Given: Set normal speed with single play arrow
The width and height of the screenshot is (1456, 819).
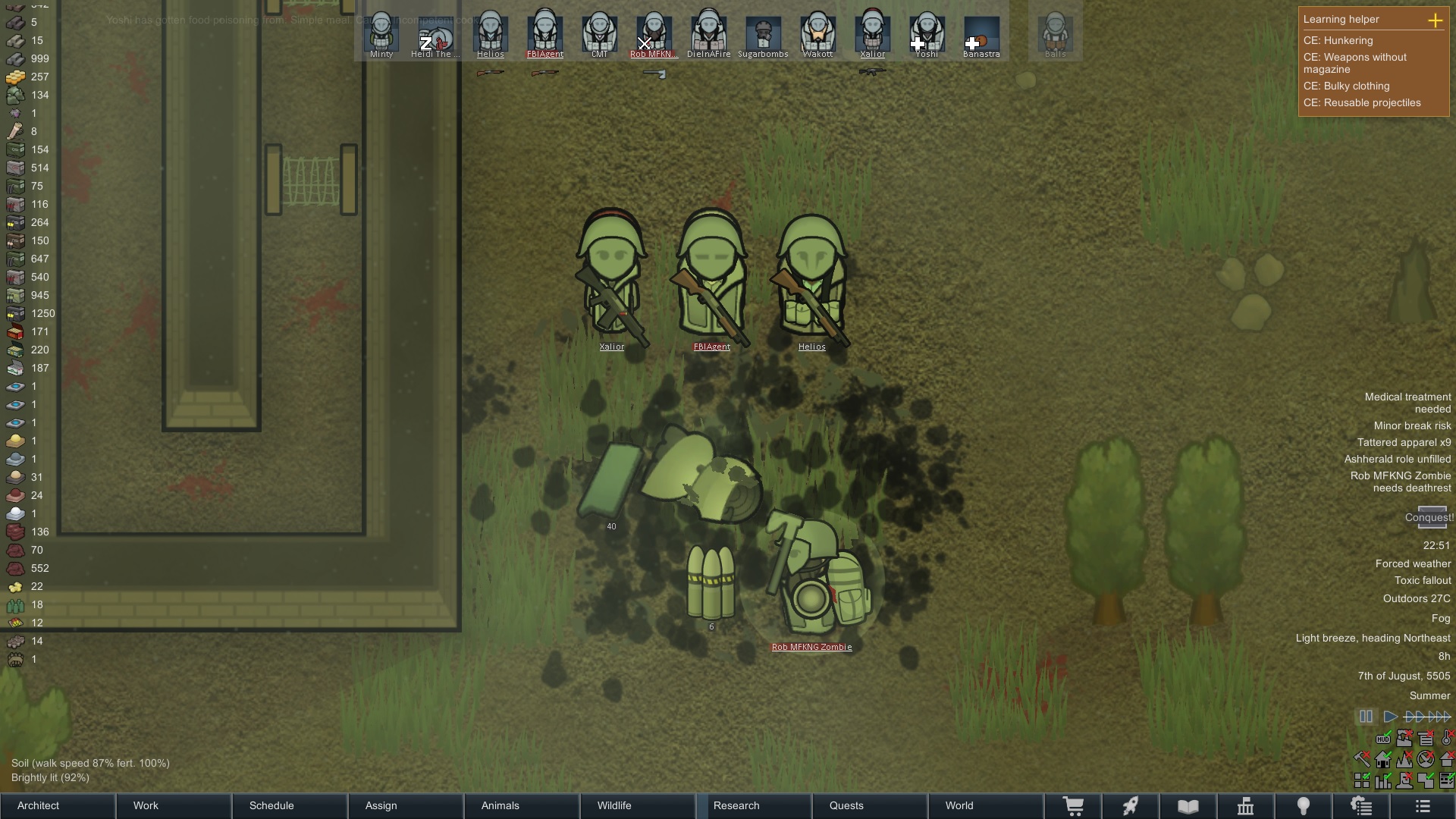Looking at the screenshot, I should [x=1390, y=717].
